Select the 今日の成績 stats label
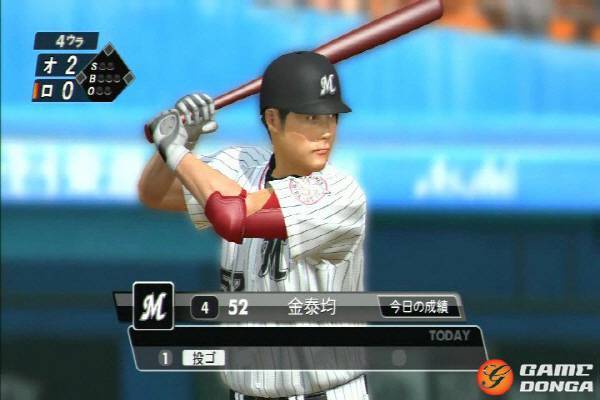 (418, 308)
